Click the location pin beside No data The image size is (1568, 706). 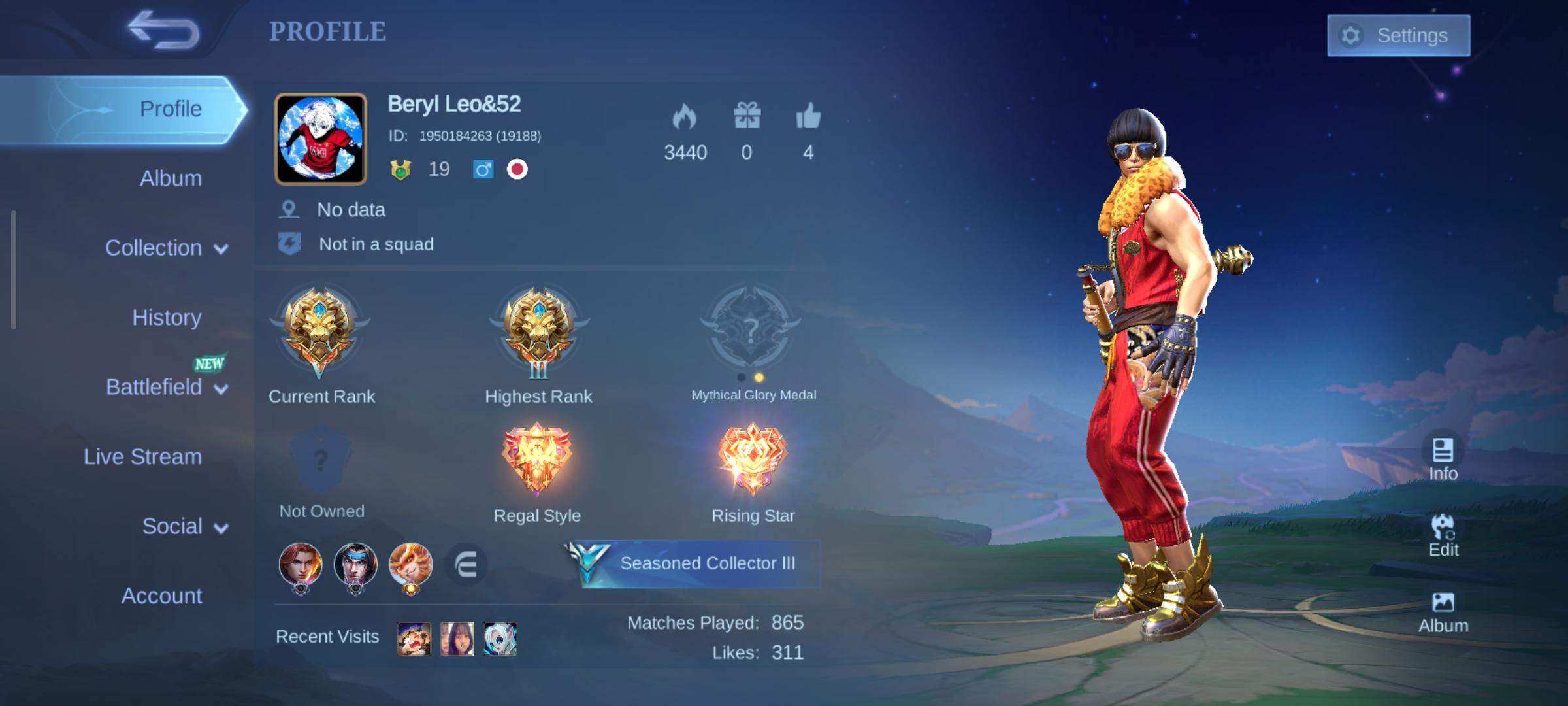[288, 209]
